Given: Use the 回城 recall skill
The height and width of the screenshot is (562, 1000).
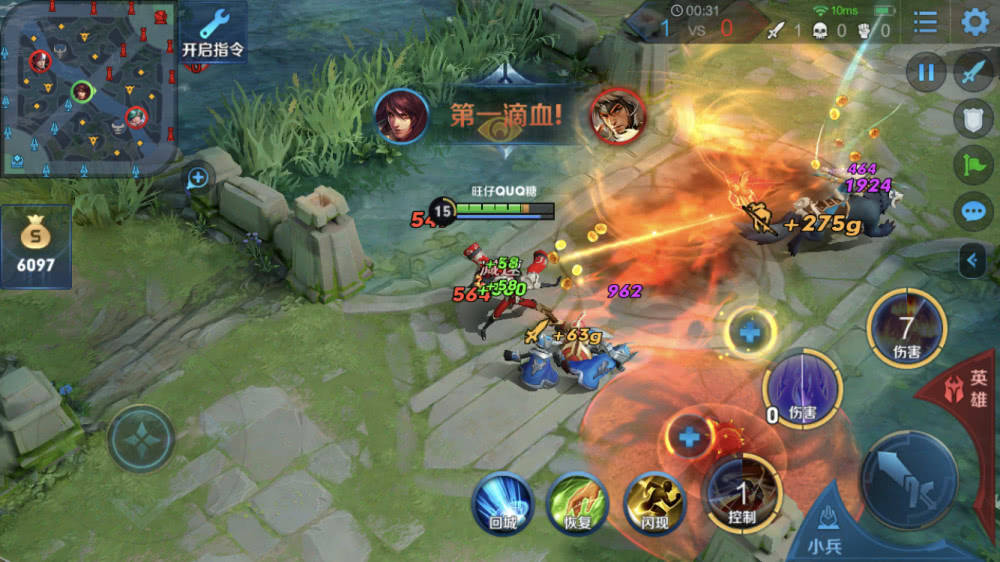Looking at the screenshot, I should [502, 503].
